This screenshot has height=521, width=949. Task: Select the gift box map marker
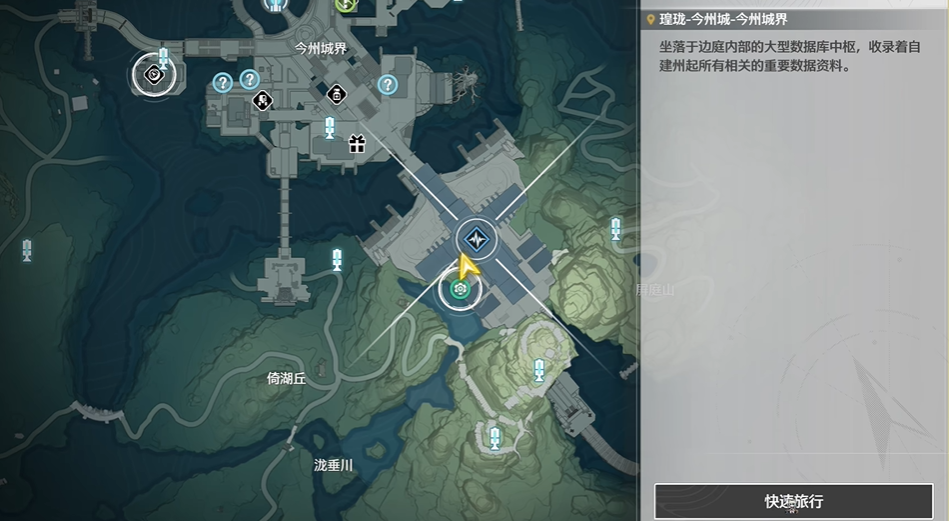pos(357,144)
